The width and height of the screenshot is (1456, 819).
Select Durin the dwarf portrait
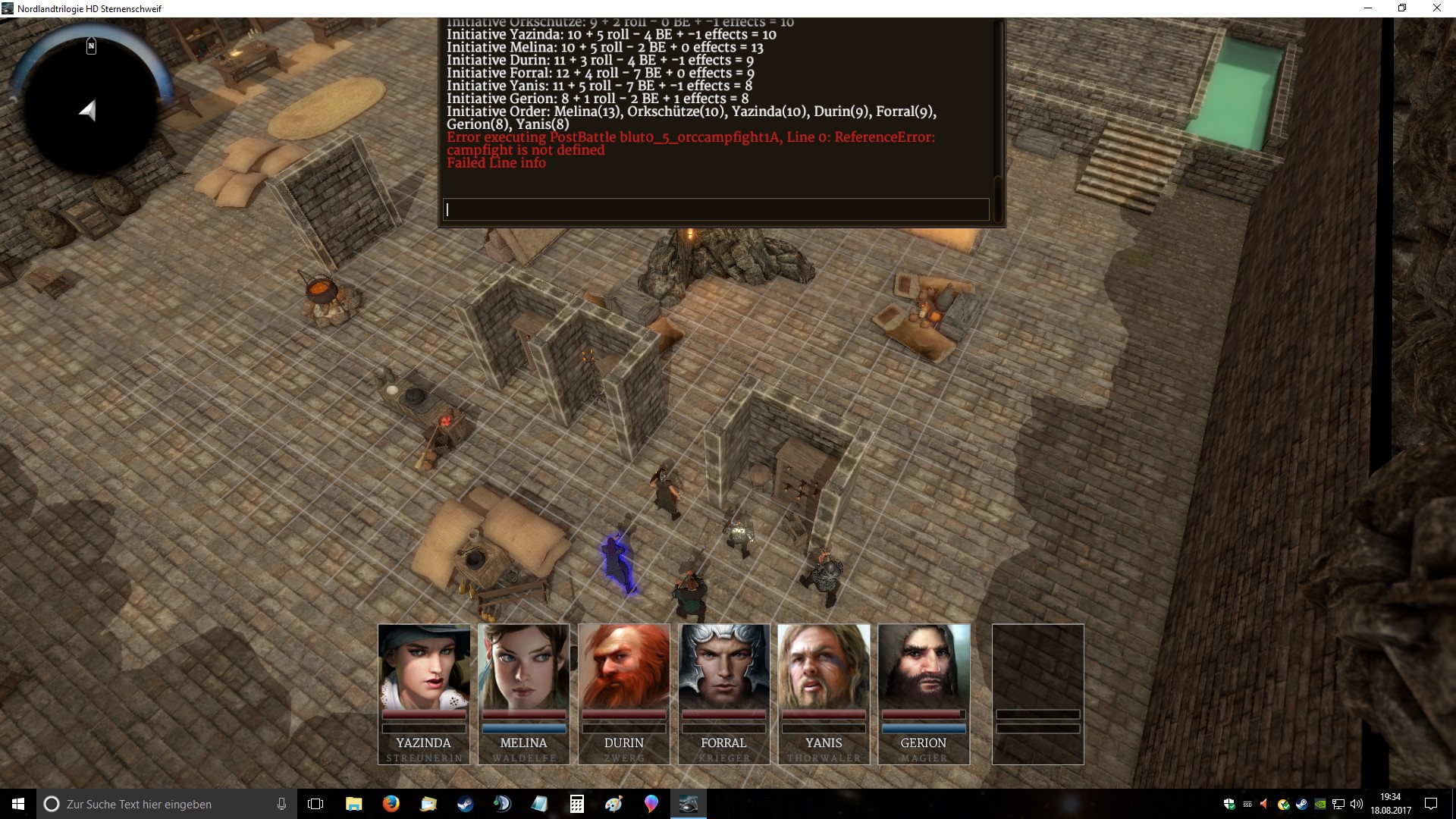(624, 667)
